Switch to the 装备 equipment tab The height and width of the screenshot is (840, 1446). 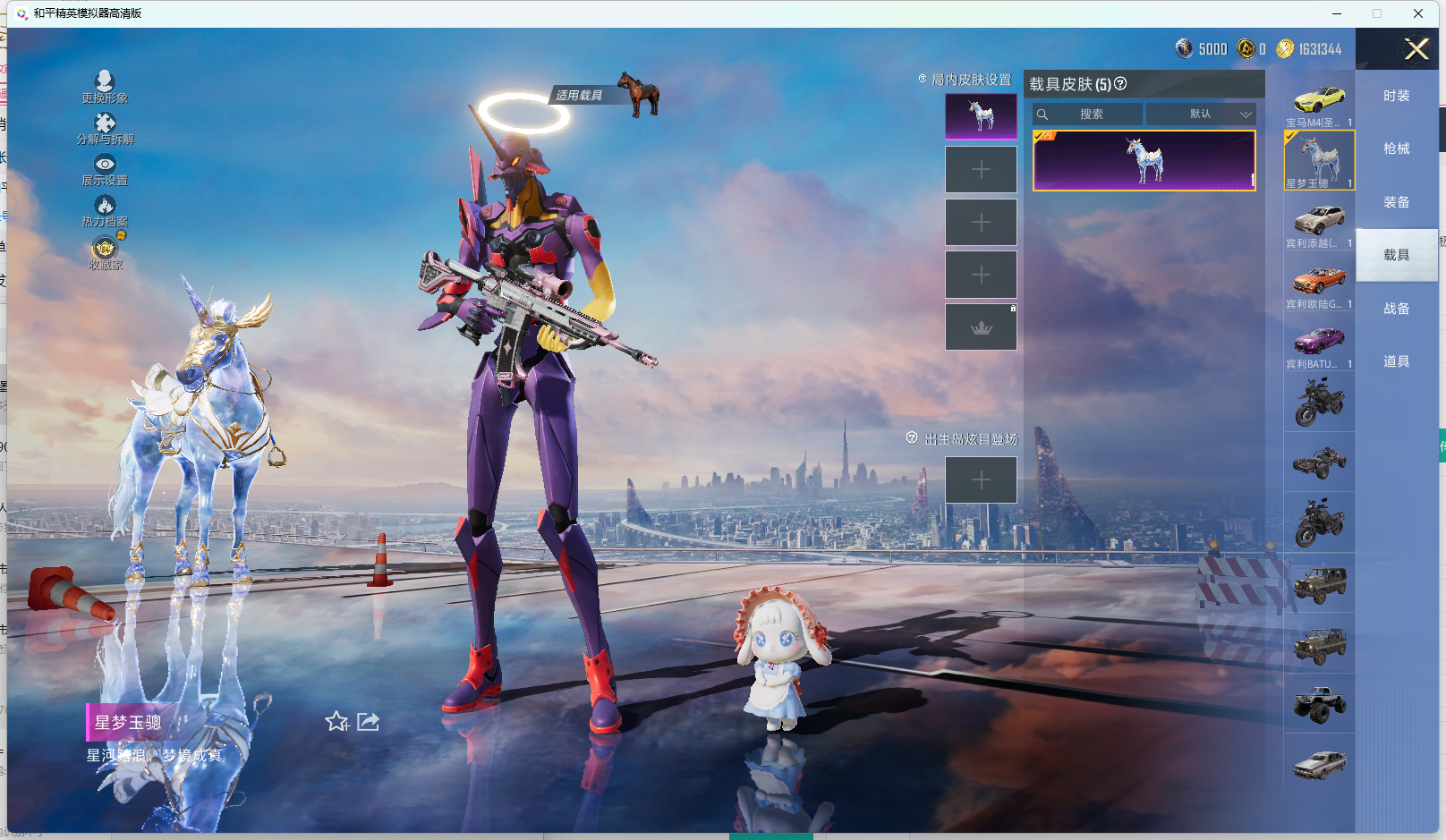coord(1396,202)
